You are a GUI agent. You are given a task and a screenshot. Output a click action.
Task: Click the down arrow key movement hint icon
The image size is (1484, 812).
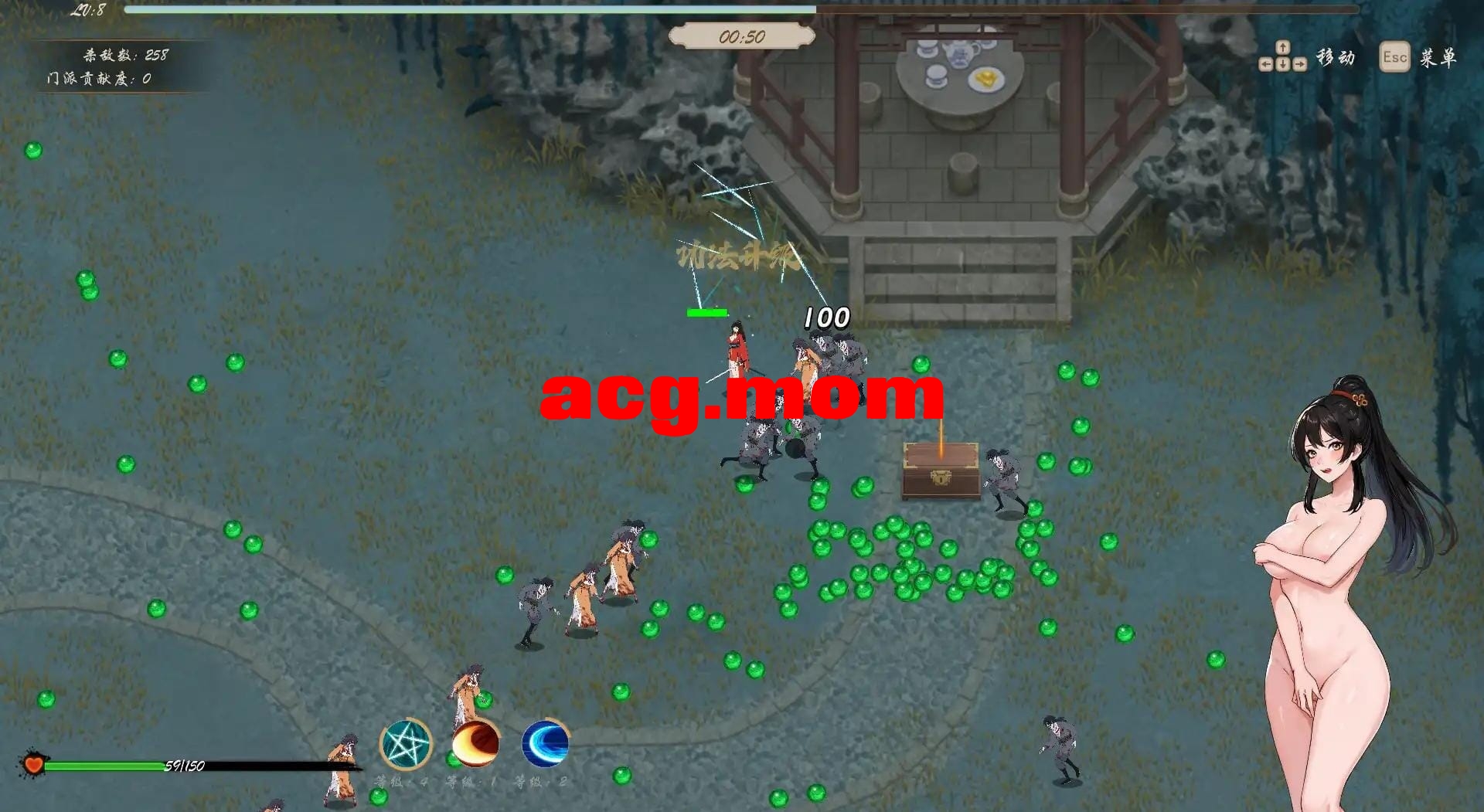coord(1283,63)
